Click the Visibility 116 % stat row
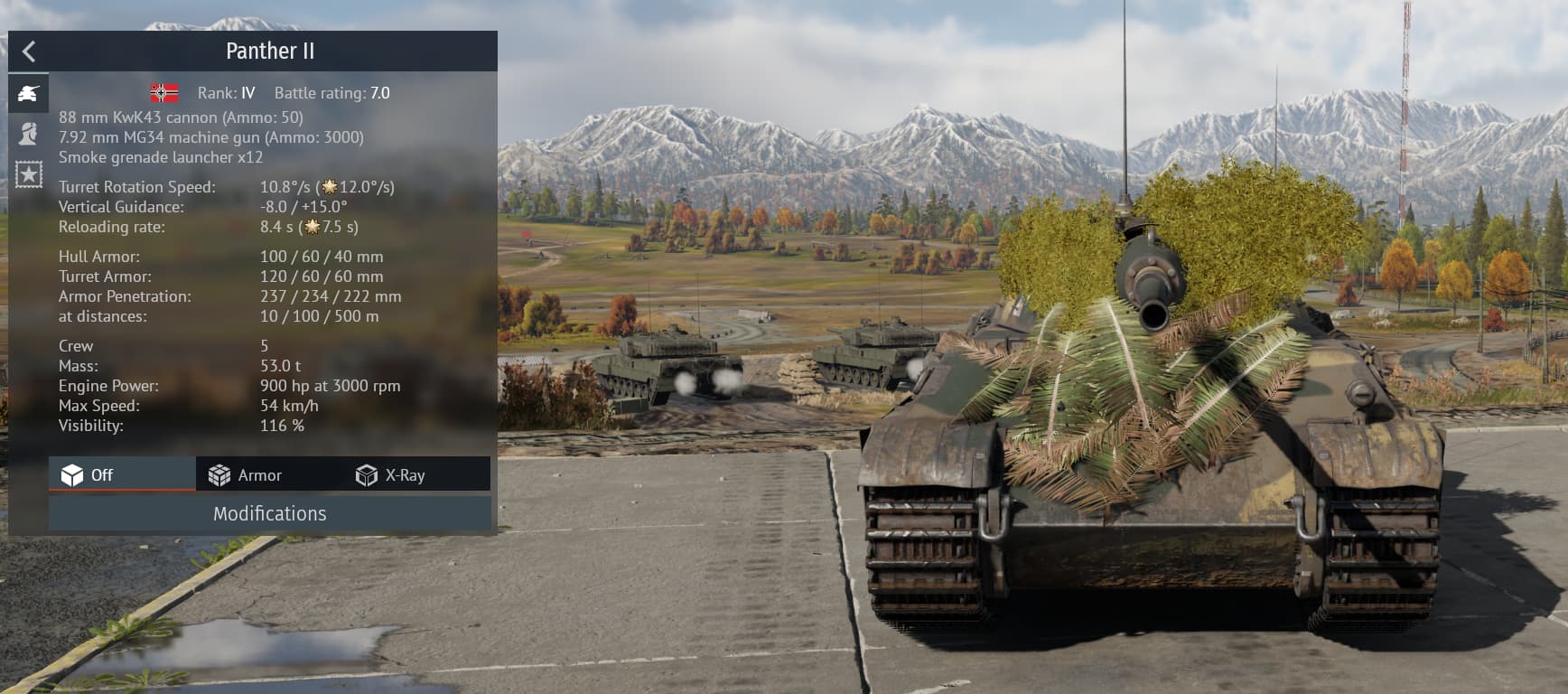 pyautogui.click(x=181, y=425)
